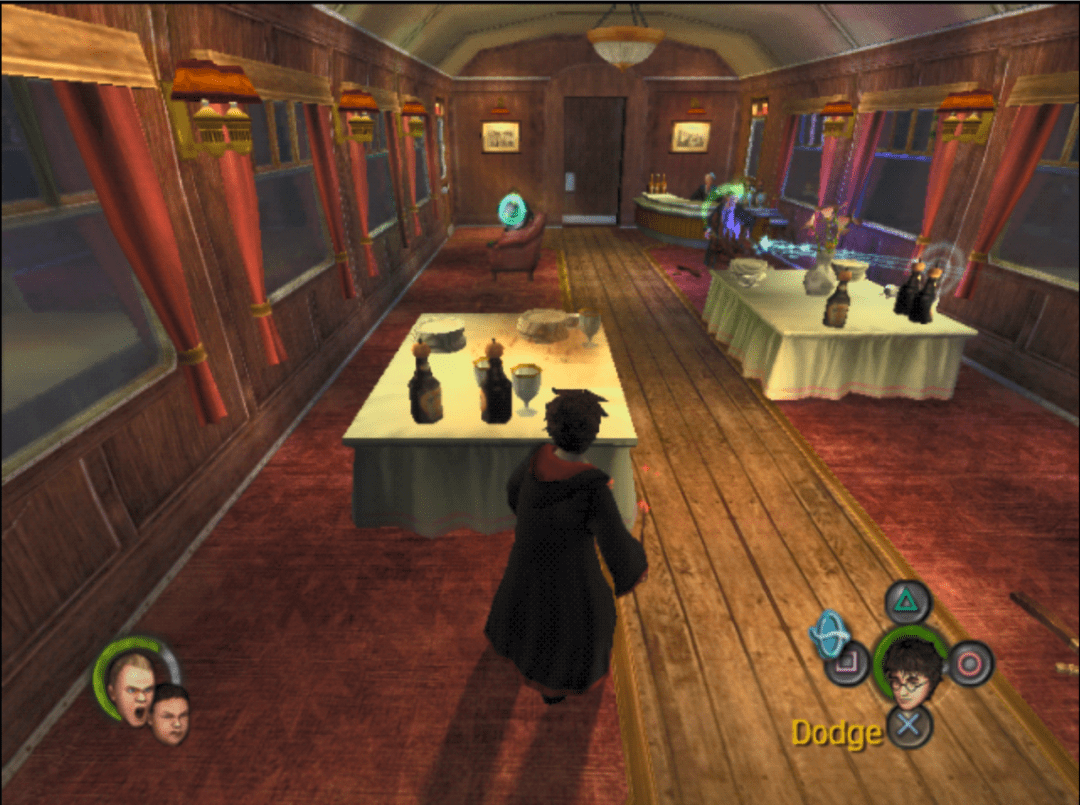Select the dark-haired enemy portrait

170,714
